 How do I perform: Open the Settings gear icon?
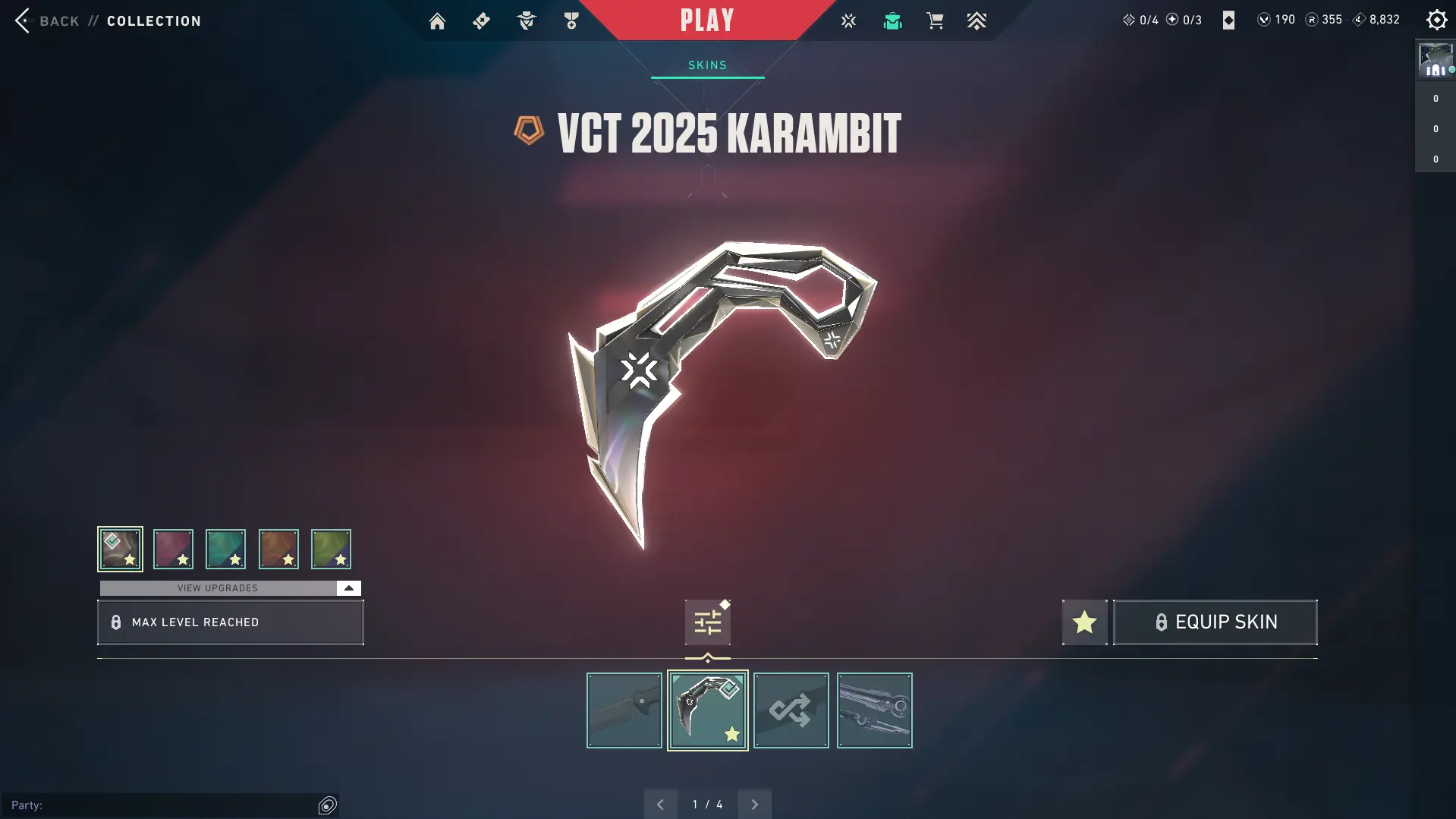click(1436, 20)
